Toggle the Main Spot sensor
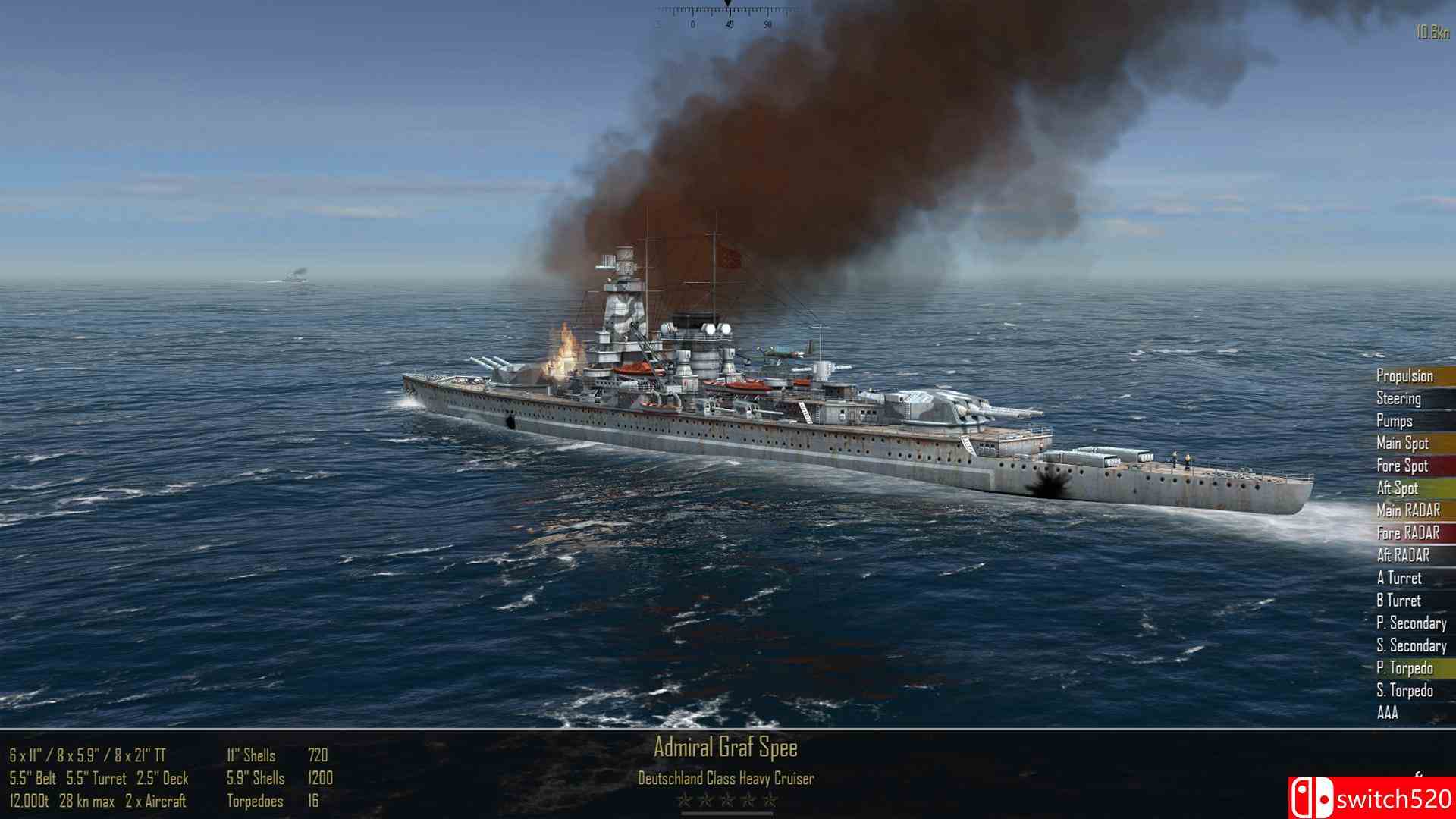Screen dimensions: 1456x819 [1403, 444]
